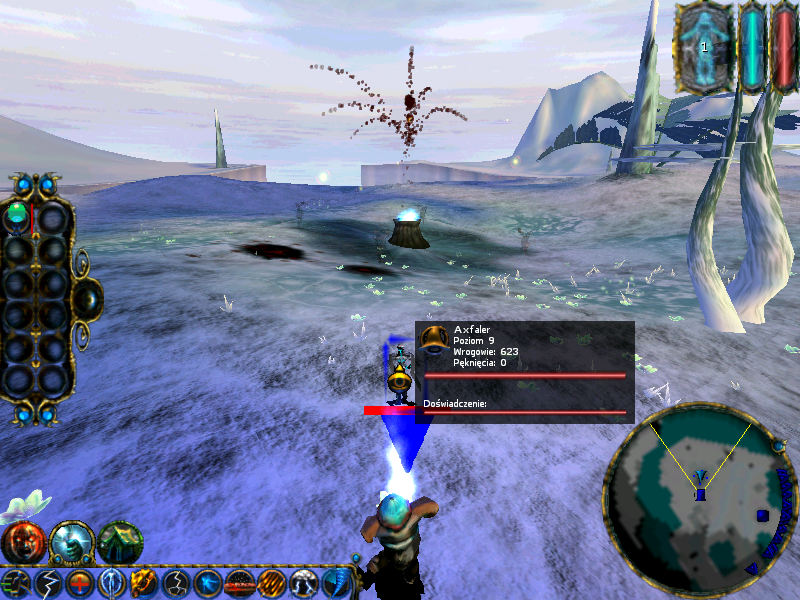Image resolution: width=800 pixels, height=600 pixels.
Task: Choose the golden creature spell icon
Action: click(143, 583)
